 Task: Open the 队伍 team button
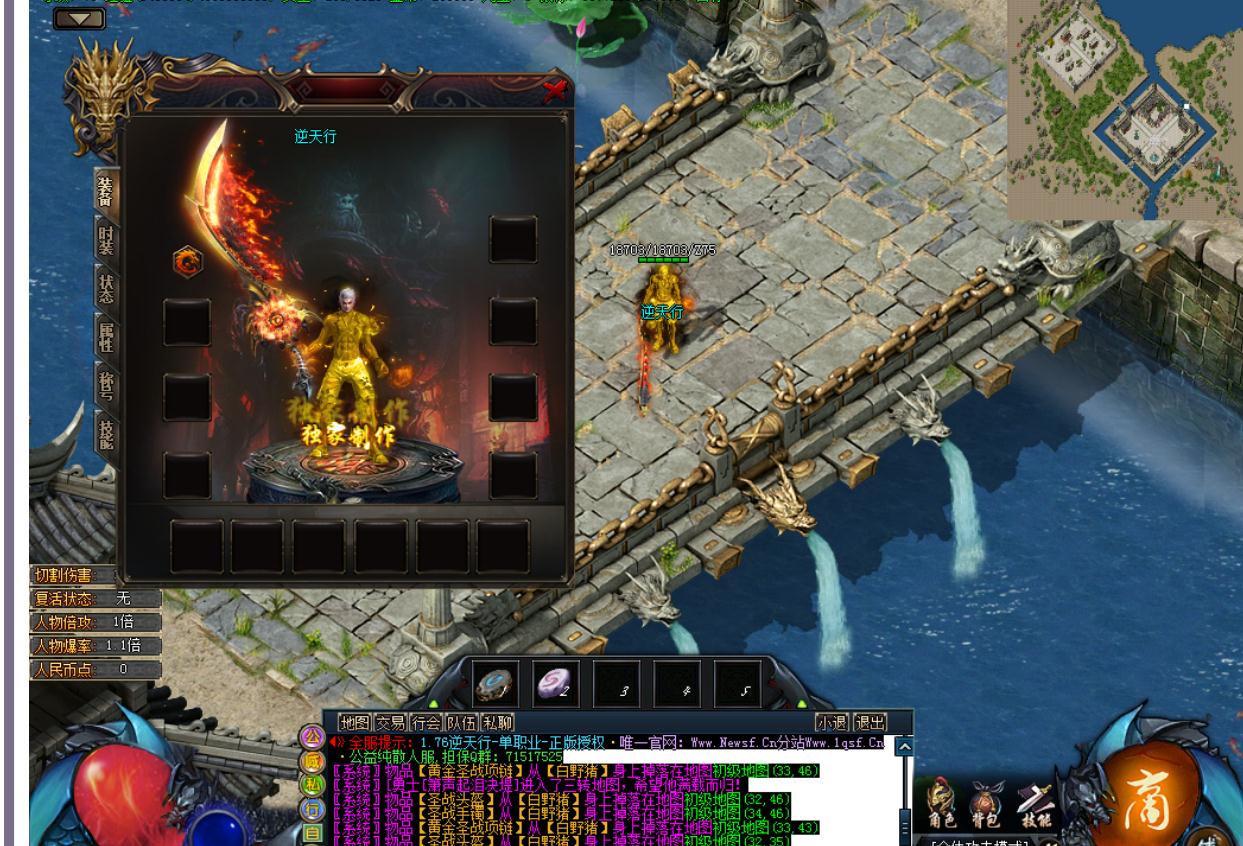click(461, 722)
